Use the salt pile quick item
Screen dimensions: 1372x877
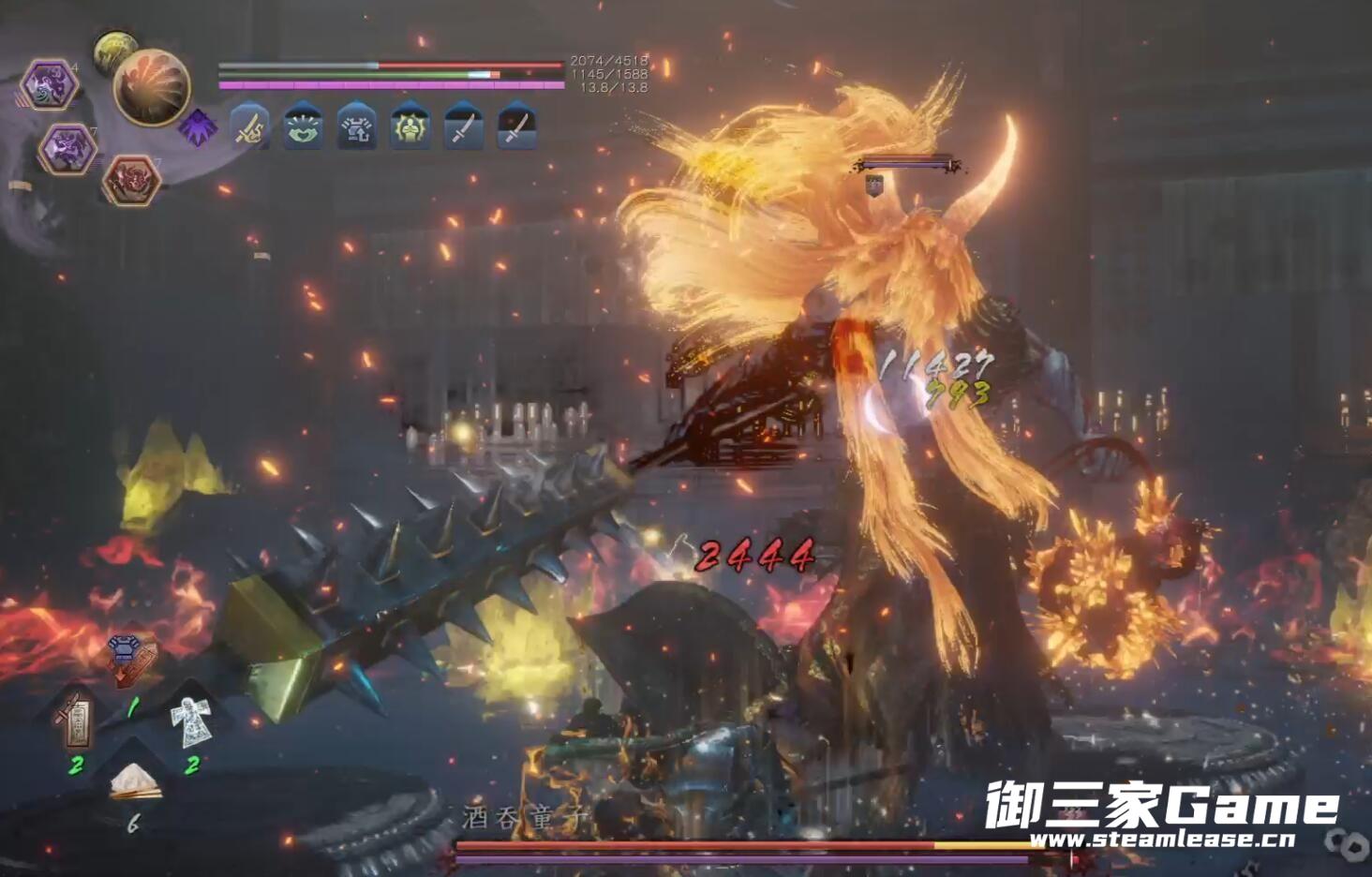click(134, 781)
